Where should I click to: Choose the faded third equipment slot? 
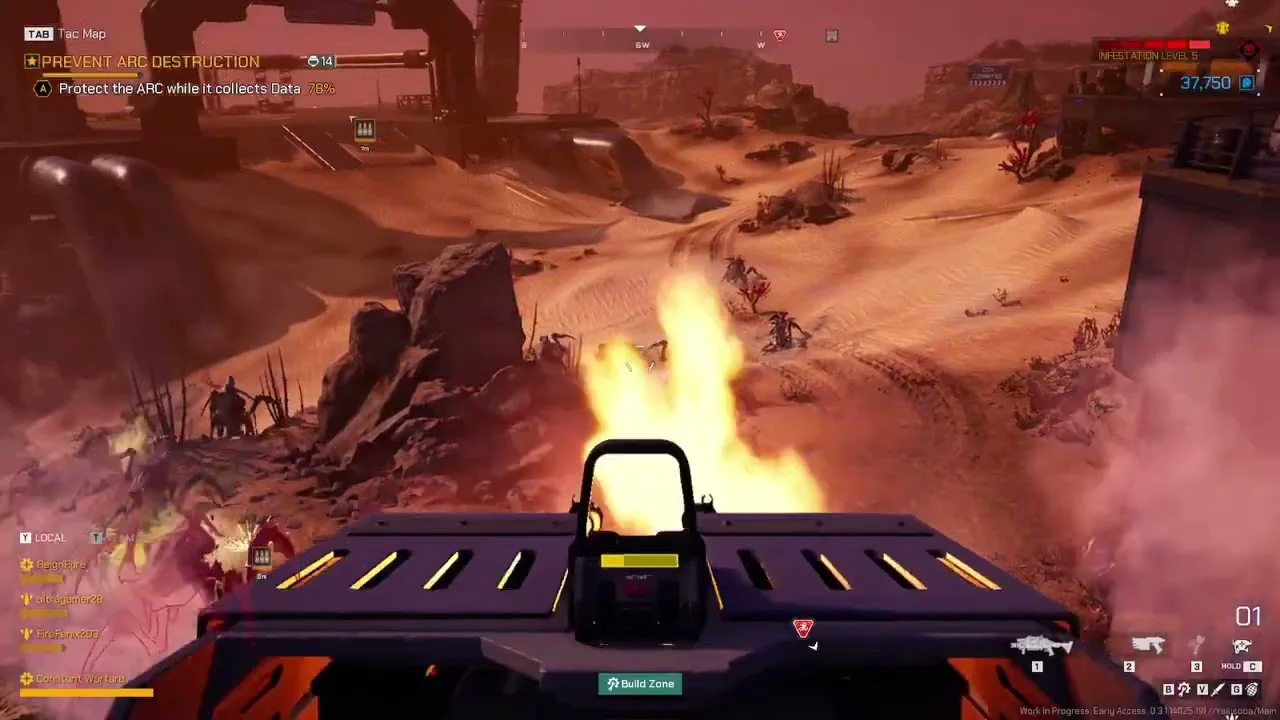pos(1196,647)
